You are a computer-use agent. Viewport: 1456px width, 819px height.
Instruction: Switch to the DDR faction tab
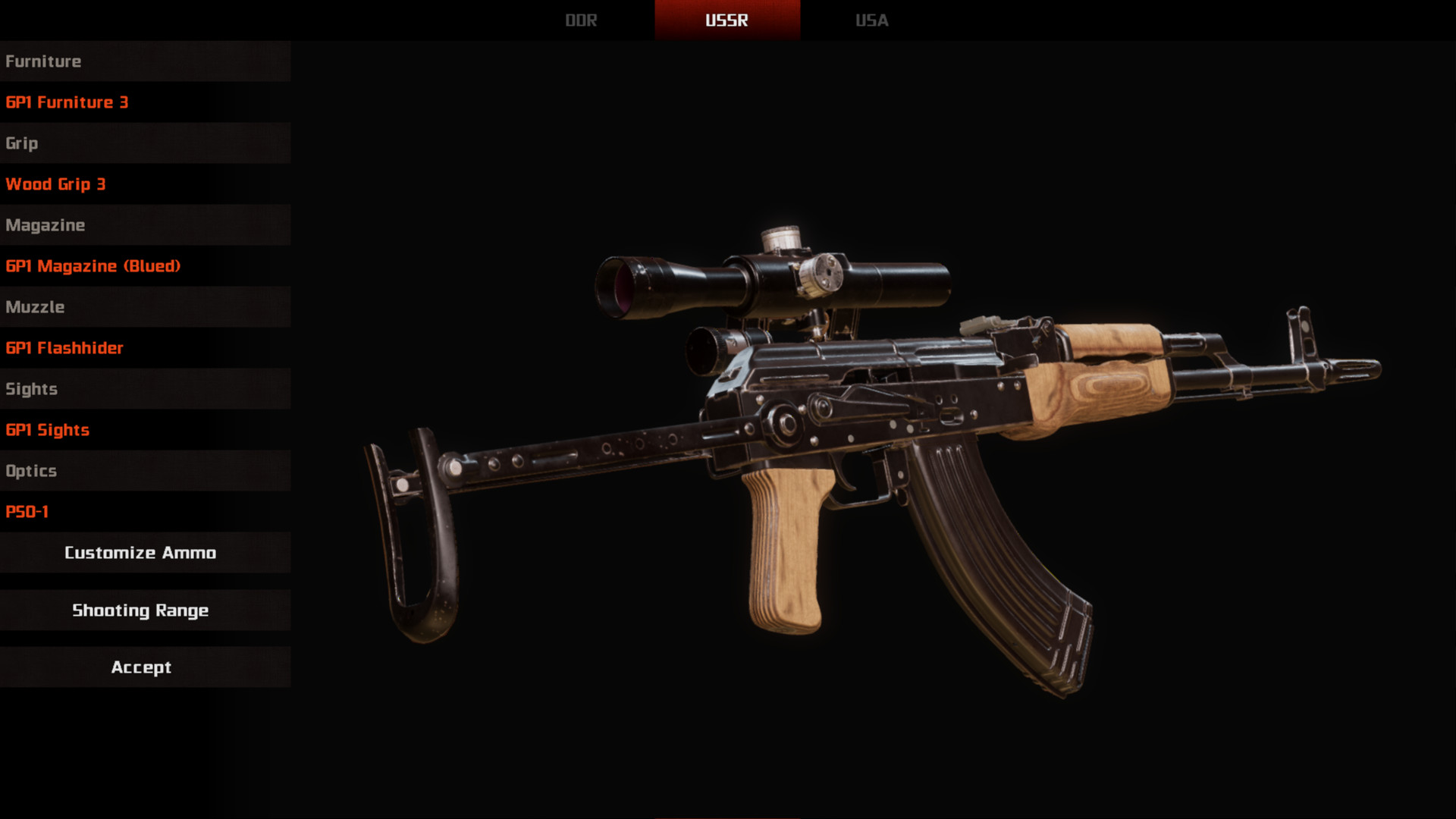(581, 20)
